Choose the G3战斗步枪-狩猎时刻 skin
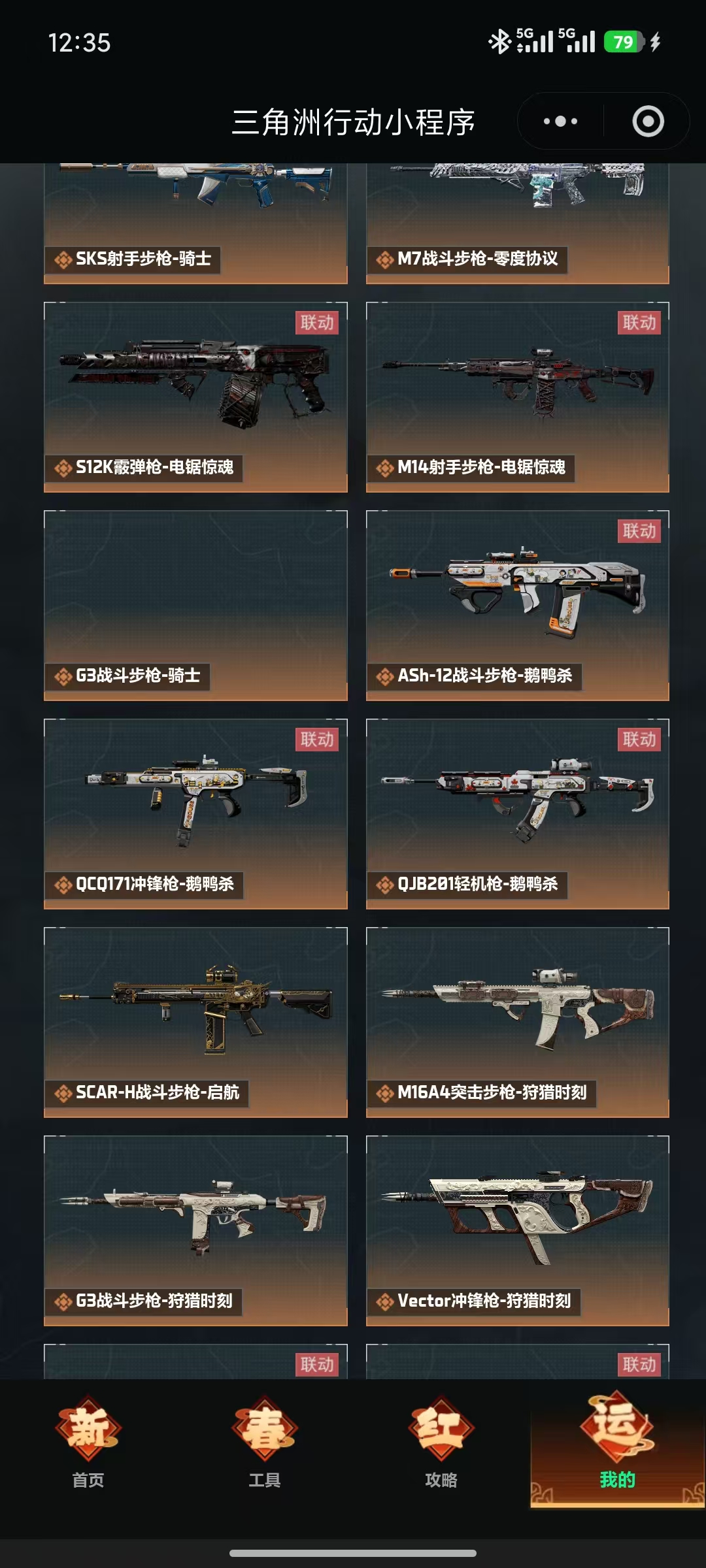This screenshot has width=706, height=1568. 195,1230
